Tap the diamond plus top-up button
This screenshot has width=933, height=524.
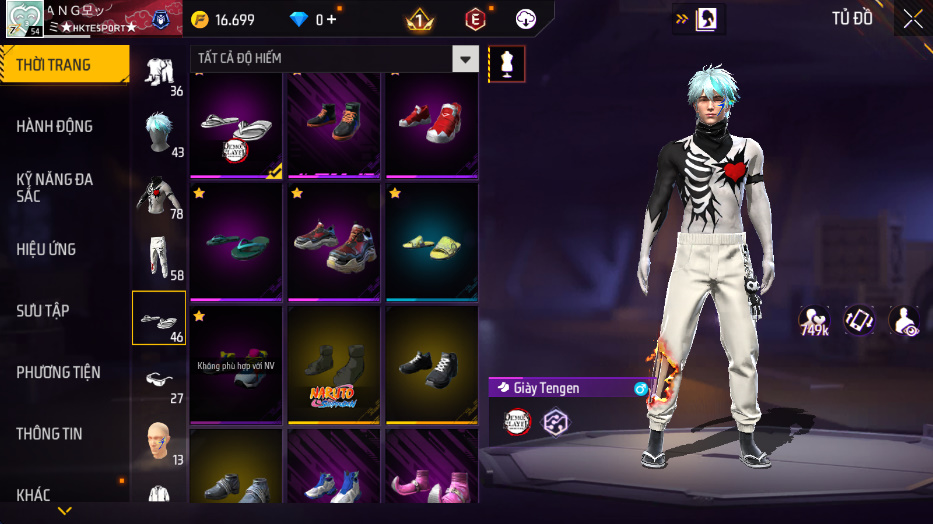click(332, 20)
